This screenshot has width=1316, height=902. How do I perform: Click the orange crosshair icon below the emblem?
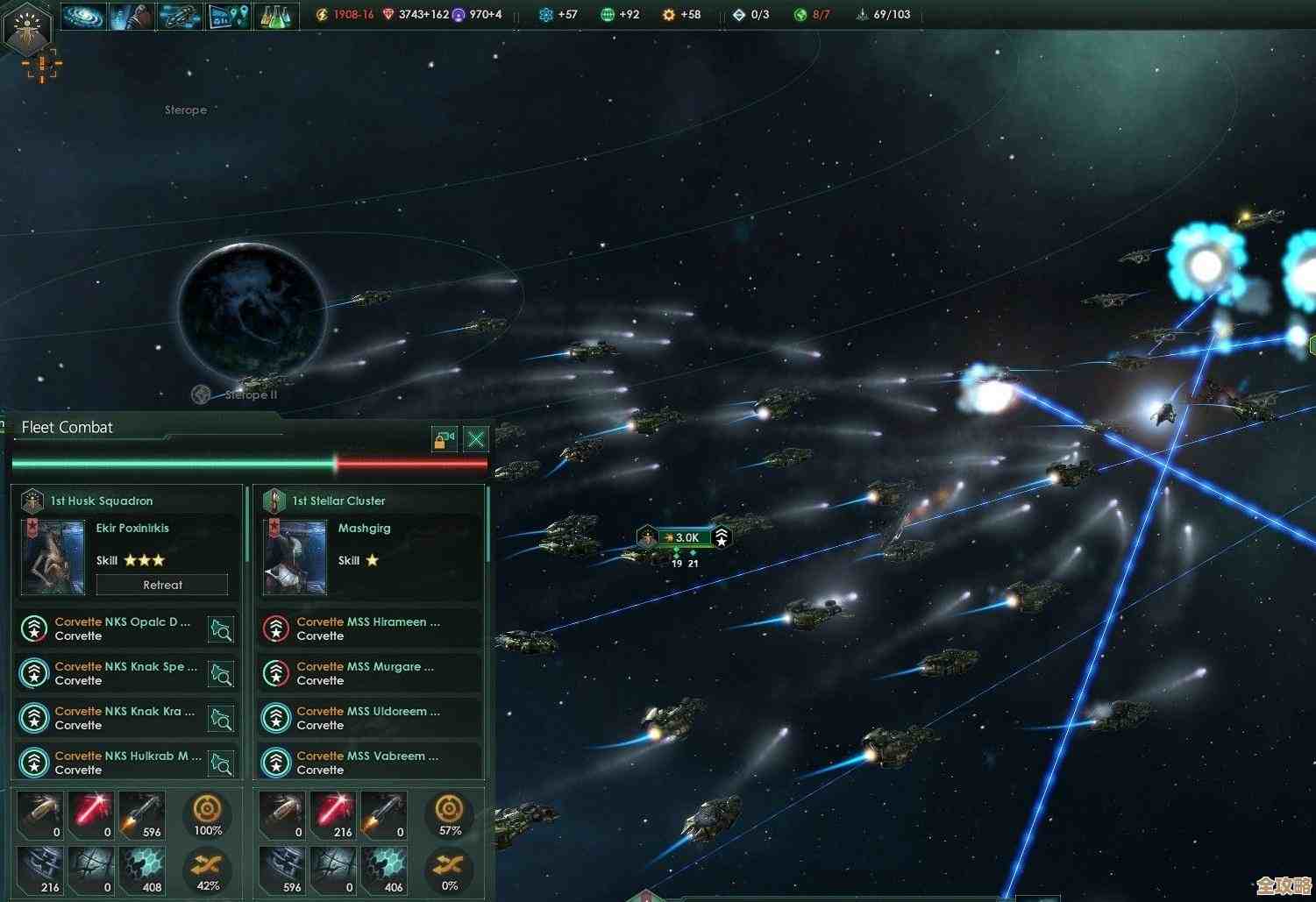tap(41, 66)
